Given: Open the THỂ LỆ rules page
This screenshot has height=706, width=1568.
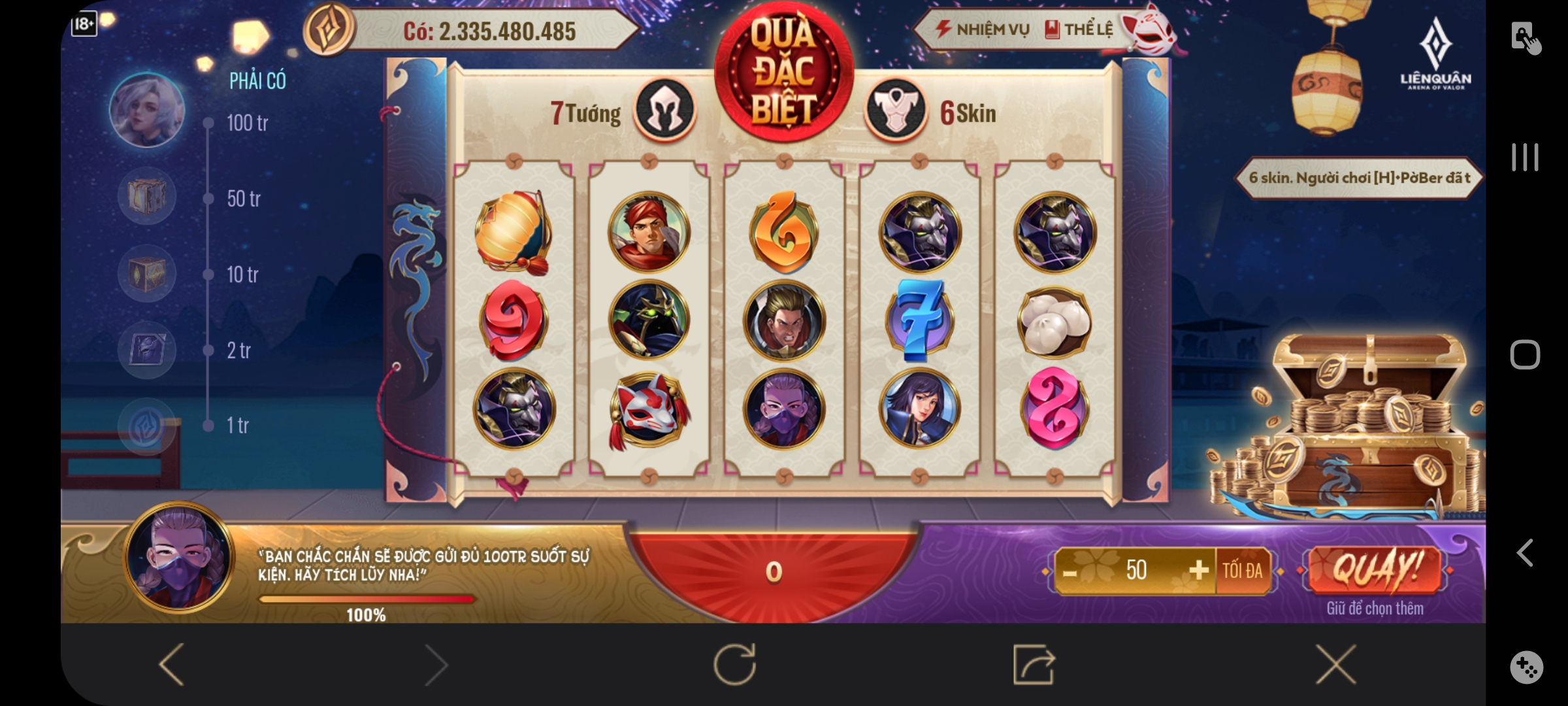Looking at the screenshot, I should tap(1079, 29).
